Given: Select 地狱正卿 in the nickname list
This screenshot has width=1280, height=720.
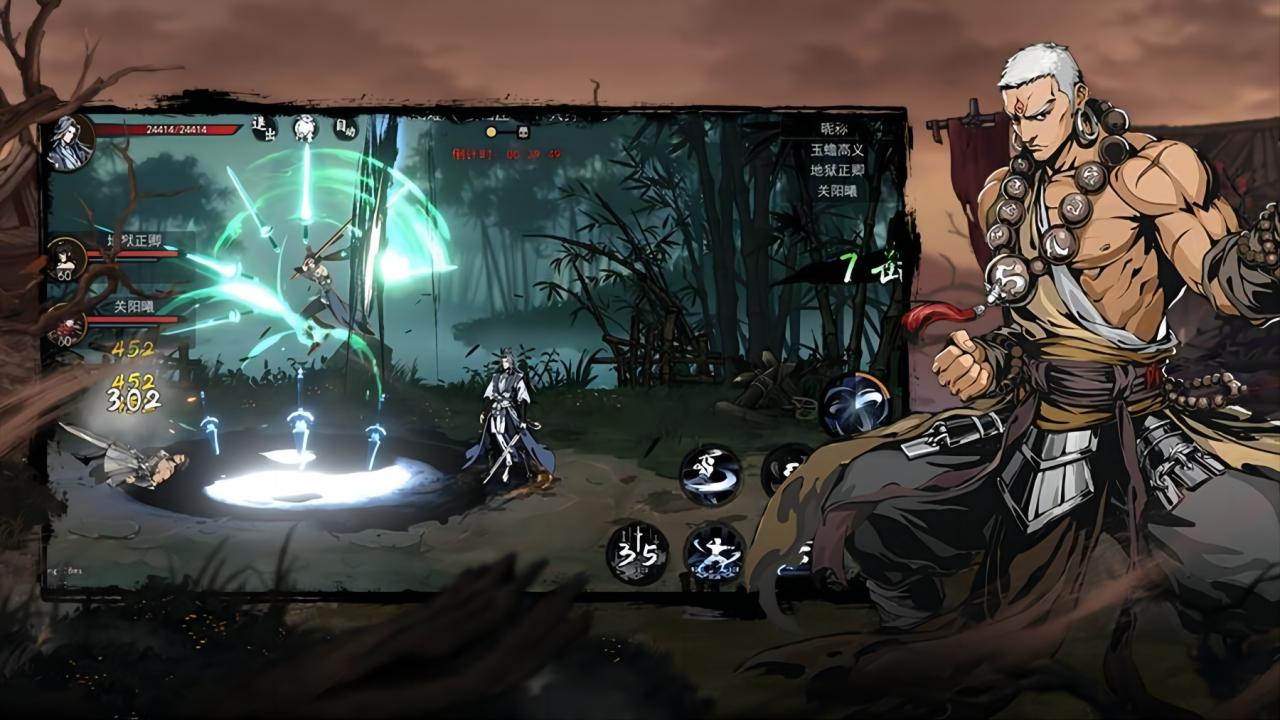Looking at the screenshot, I should (x=838, y=170).
